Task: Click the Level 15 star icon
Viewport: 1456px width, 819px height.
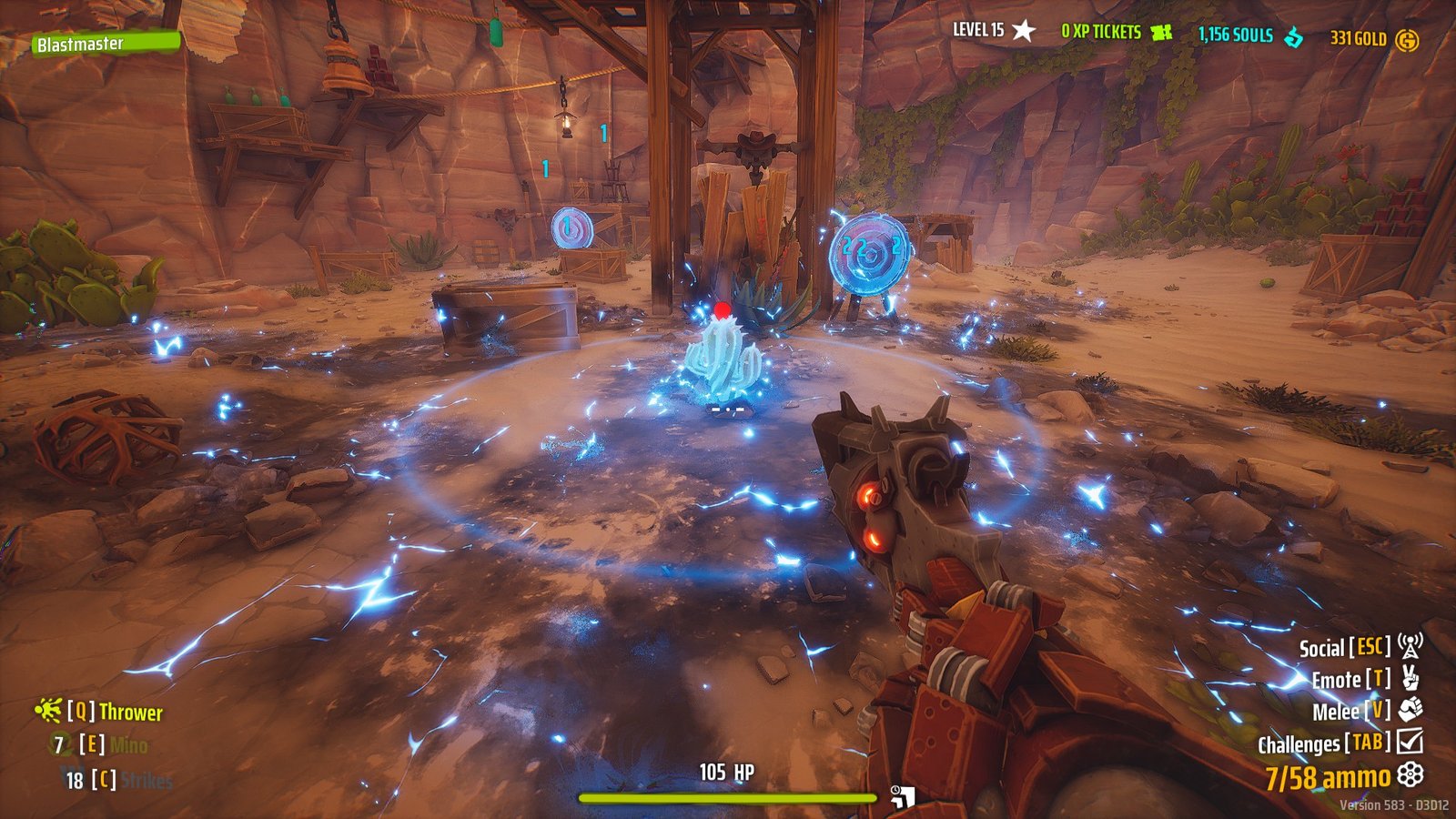Action: pos(1026,30)
